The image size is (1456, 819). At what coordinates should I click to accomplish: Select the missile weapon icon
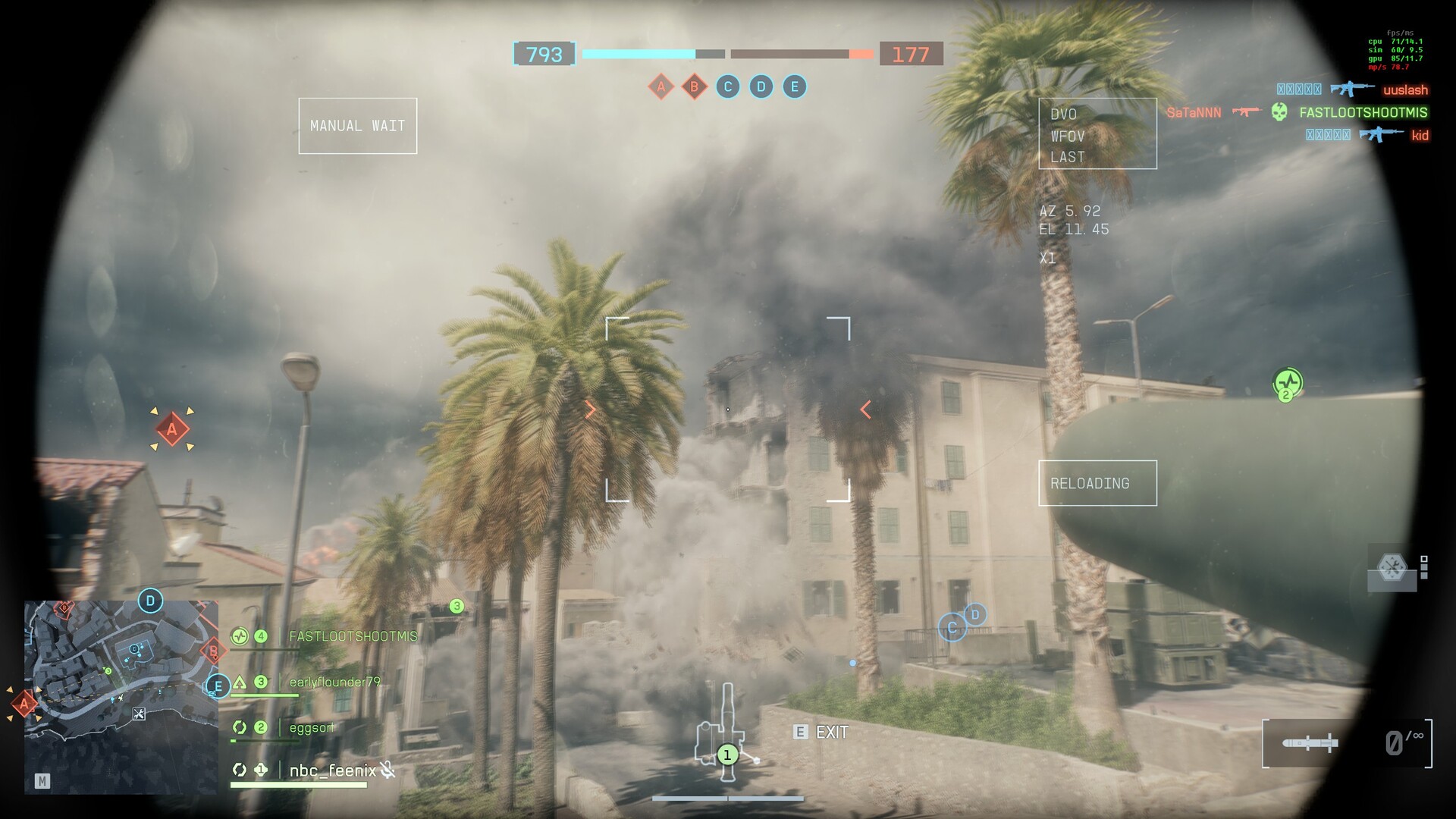[x=1310, y=743]
